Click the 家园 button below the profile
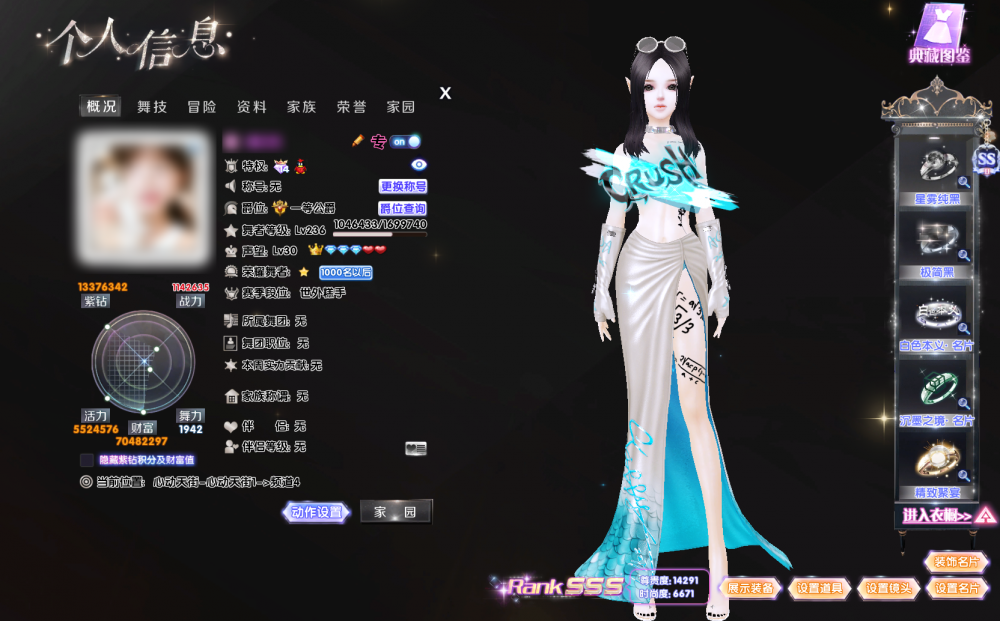The image size is (1000, 621). 395,512
